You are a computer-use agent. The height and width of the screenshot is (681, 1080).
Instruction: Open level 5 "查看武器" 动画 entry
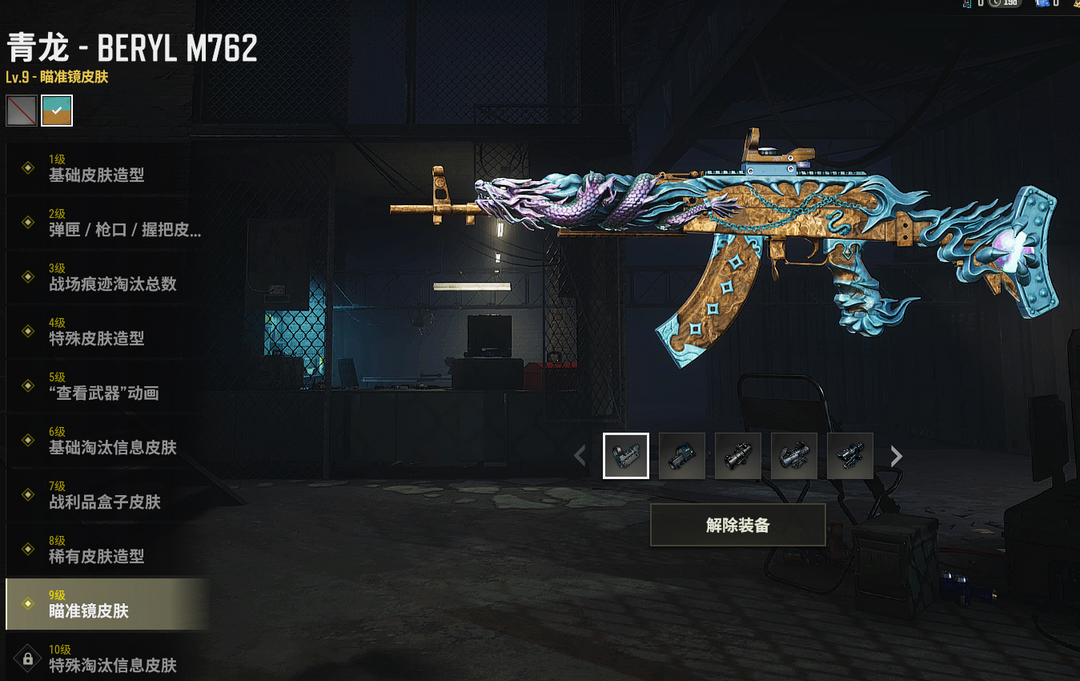[105, 386]
